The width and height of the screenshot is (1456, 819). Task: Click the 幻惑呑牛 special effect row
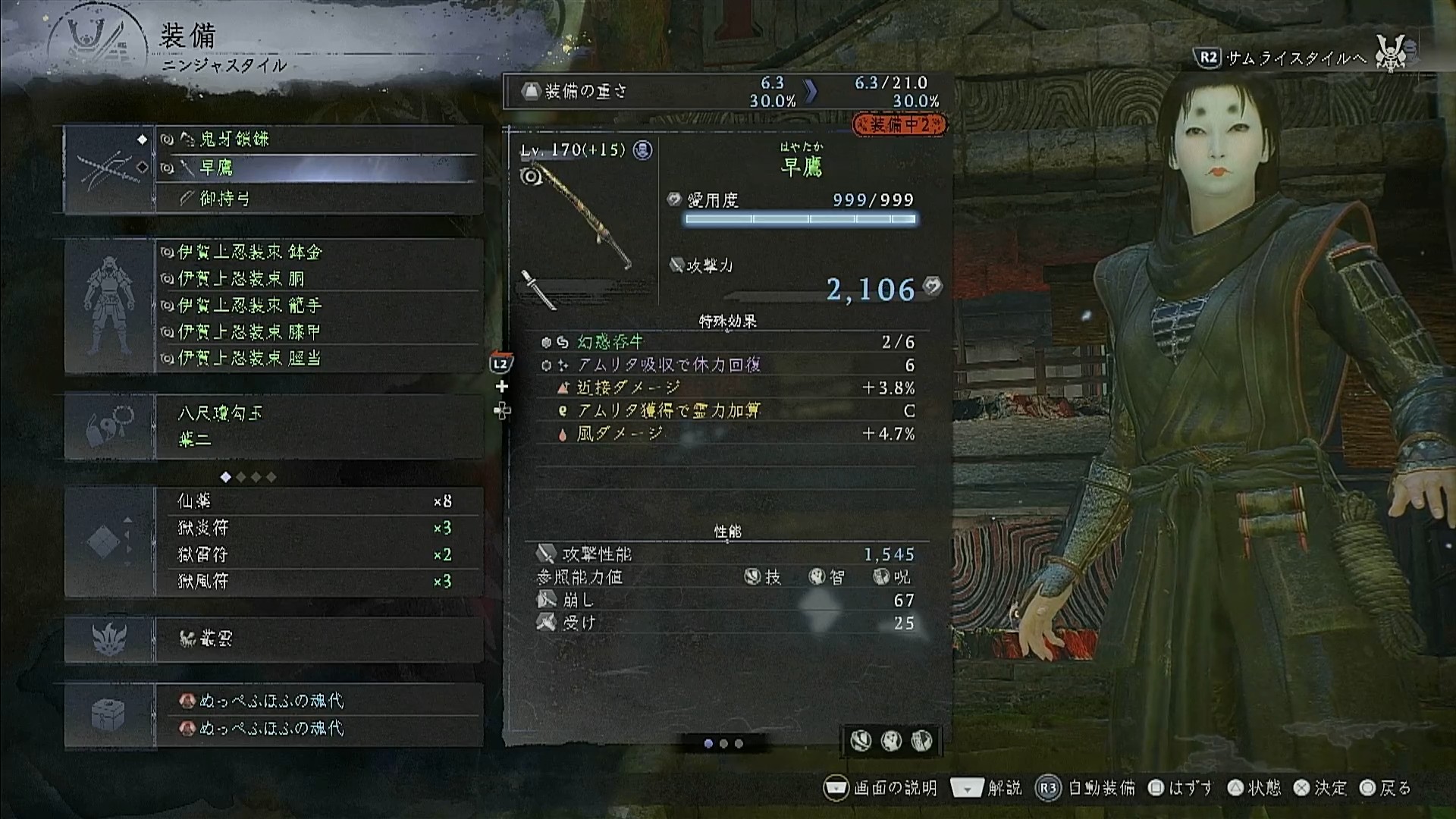click(728, 342)
